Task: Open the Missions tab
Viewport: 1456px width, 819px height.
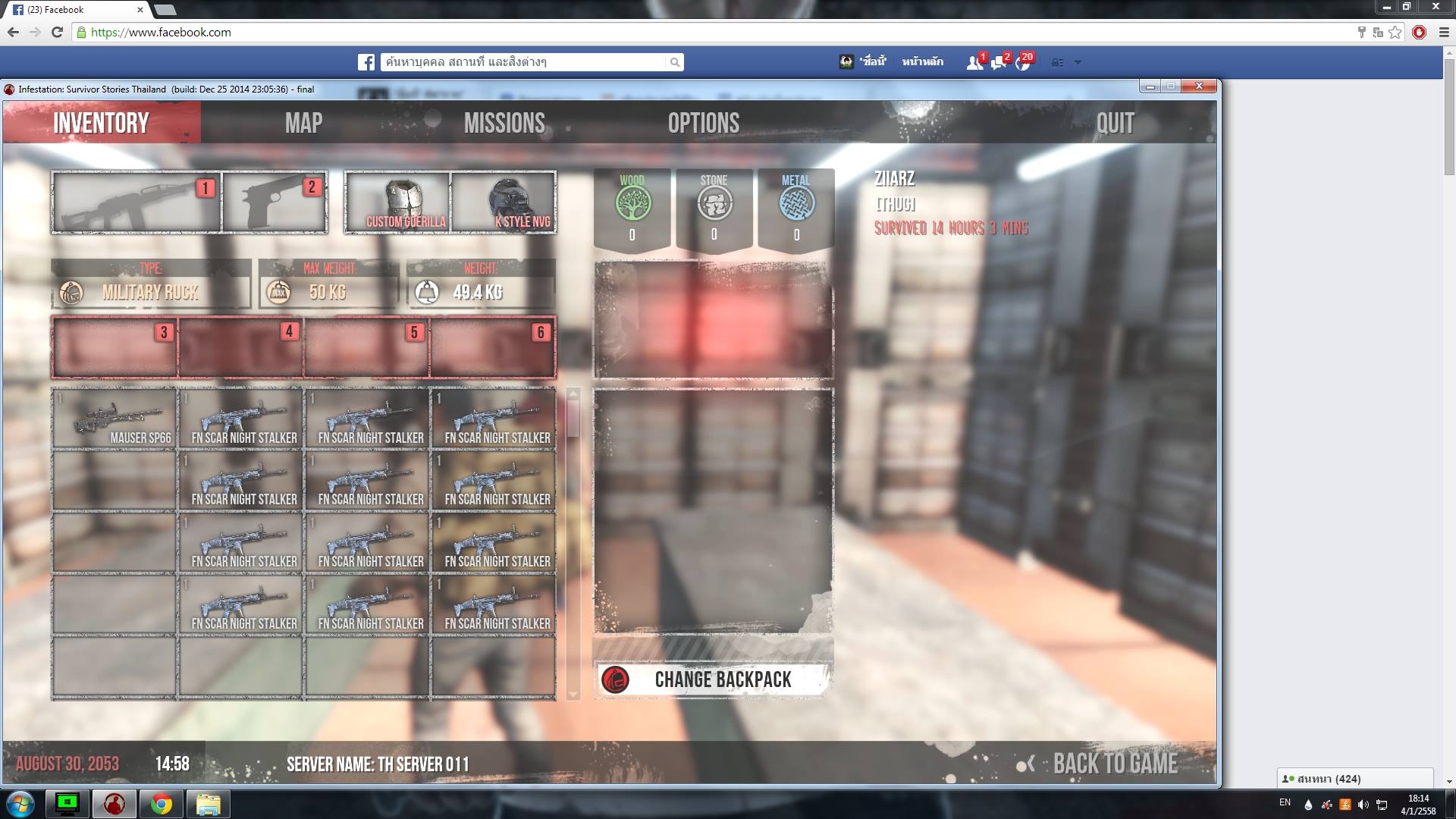Action: [504, 123]
